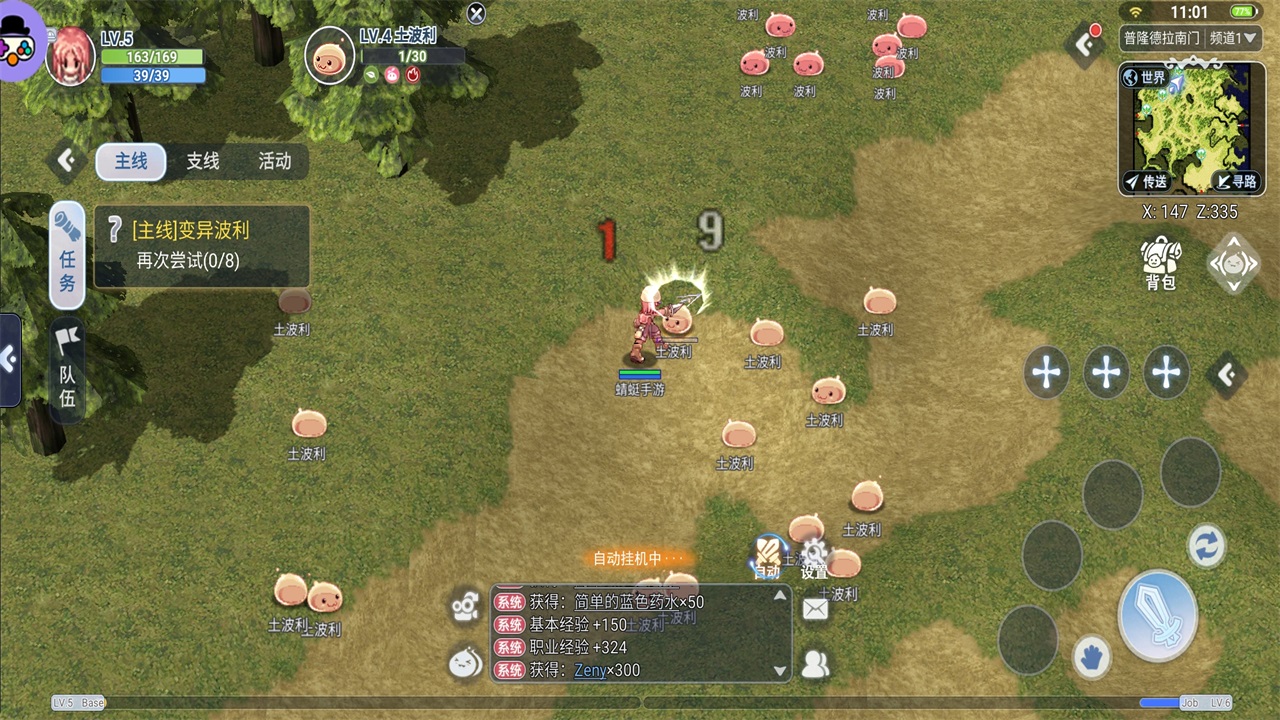Select the 活动 events tab
Image resolution: width=1280 pixels, height=720 pixels.
(x=274, y=161)
